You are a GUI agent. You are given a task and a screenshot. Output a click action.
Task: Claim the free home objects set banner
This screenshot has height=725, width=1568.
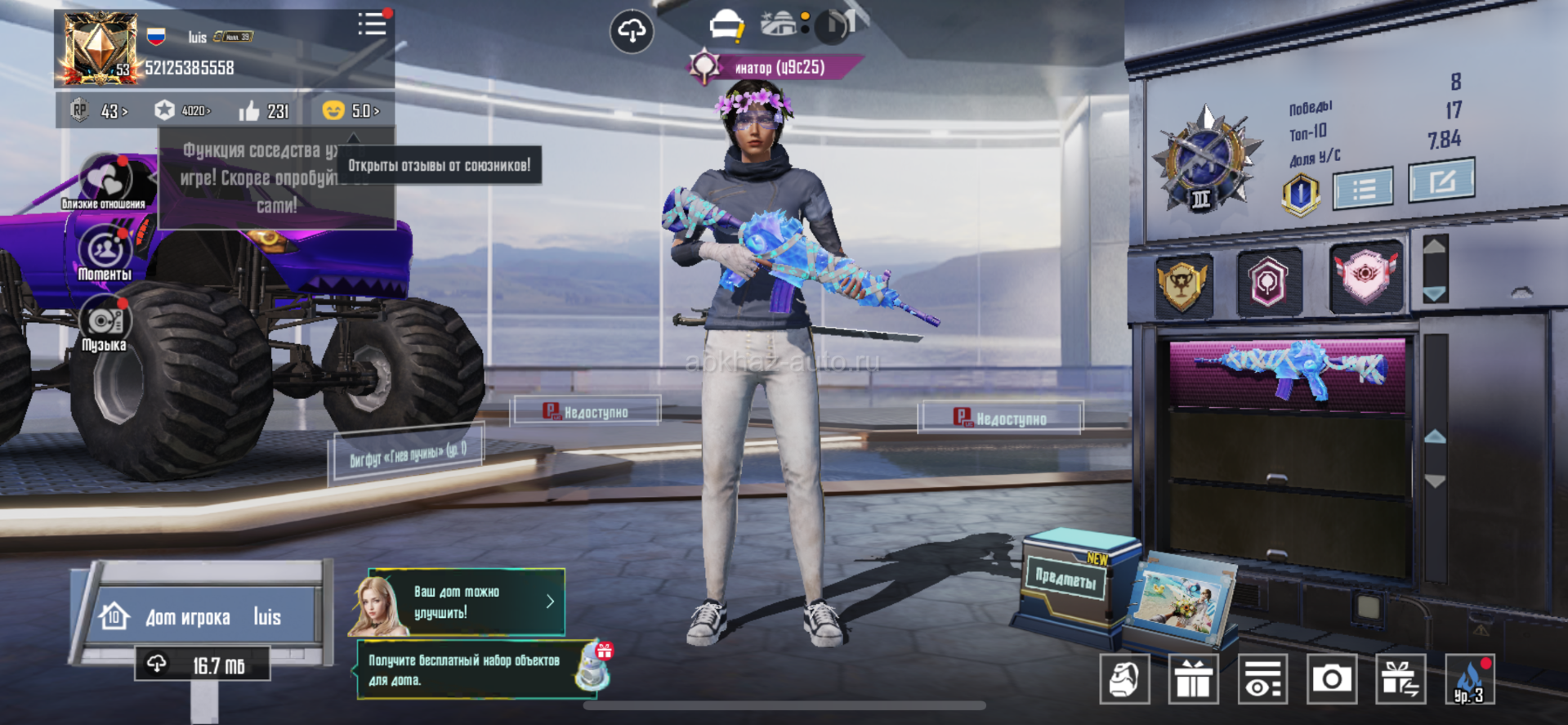pos(482,669)
